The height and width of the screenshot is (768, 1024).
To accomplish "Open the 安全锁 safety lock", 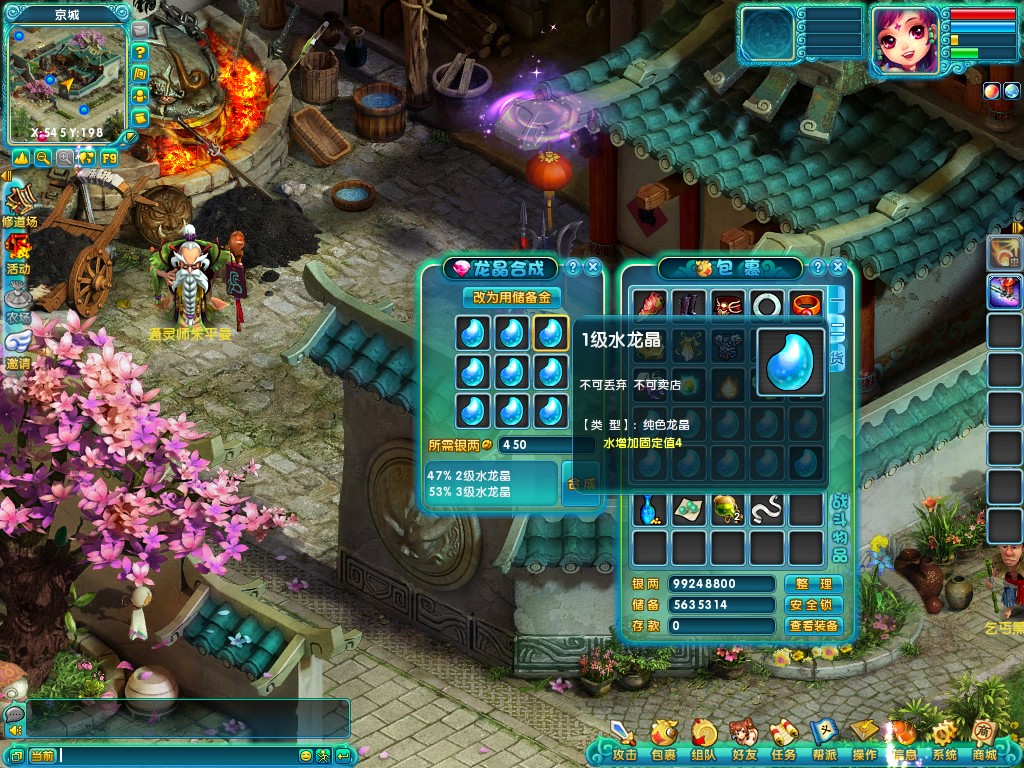I will pyautogui.click(x=813, y=605).
